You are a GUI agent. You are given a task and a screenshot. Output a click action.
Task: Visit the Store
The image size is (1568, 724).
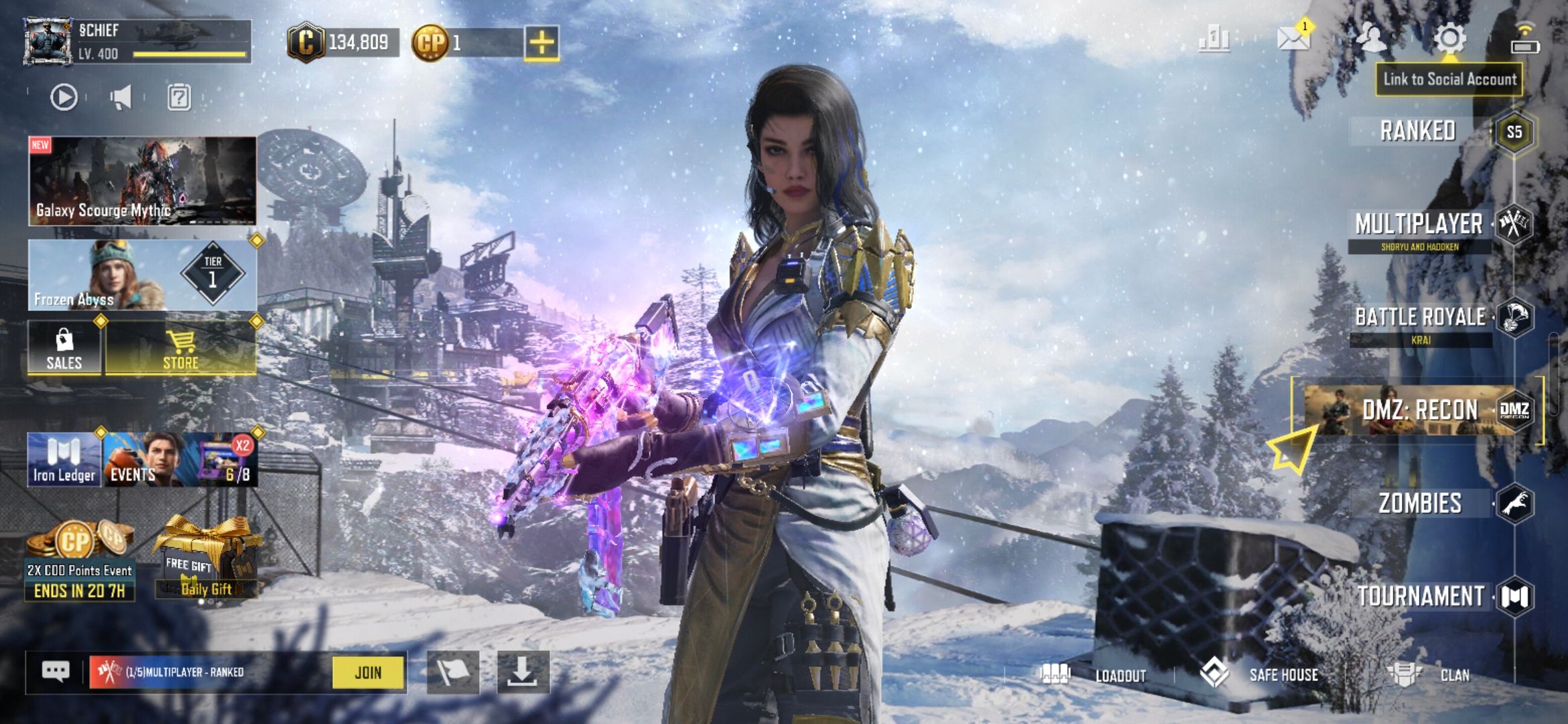(x=181, y=349)
